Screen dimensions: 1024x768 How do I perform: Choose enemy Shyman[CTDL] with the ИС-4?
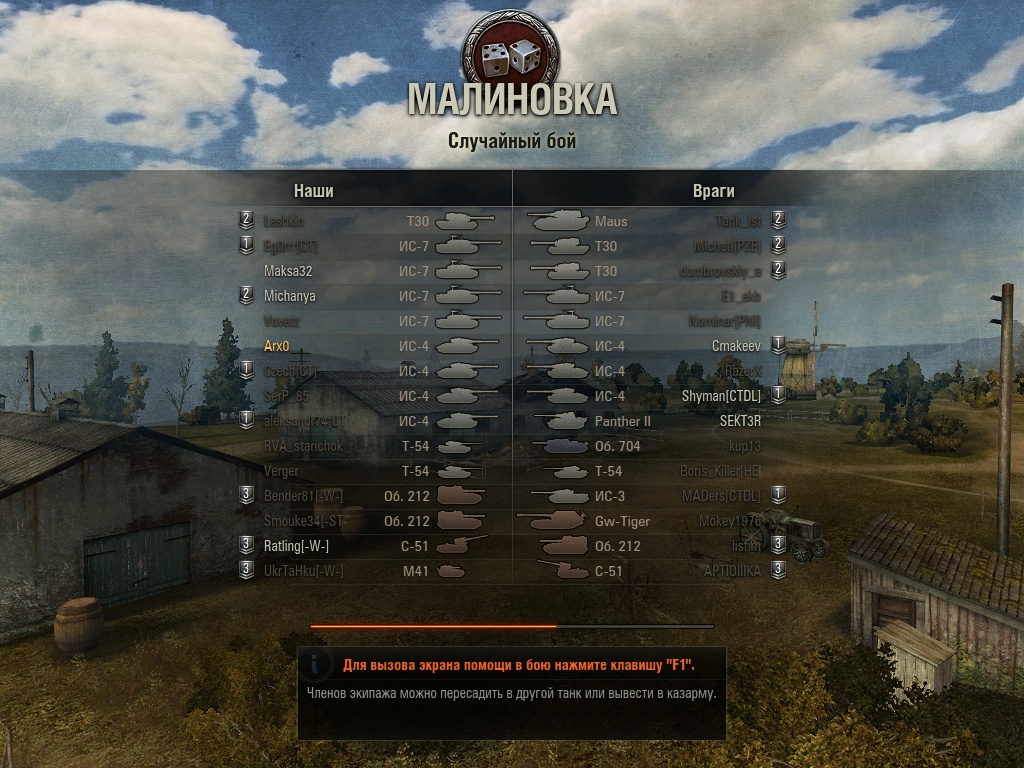pyautogui.click(x=714, y=396)
